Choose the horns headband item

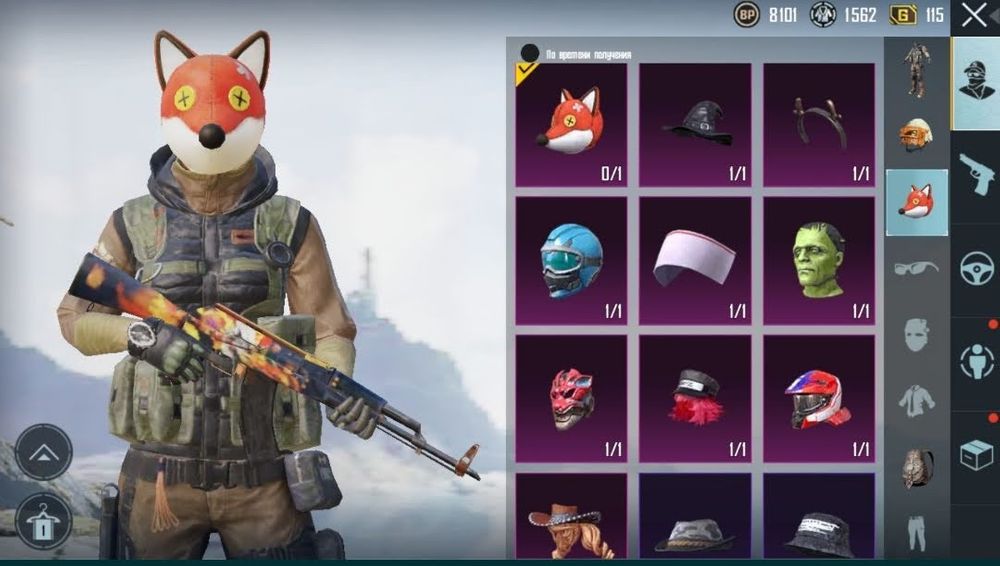click(x=819, y=124)
